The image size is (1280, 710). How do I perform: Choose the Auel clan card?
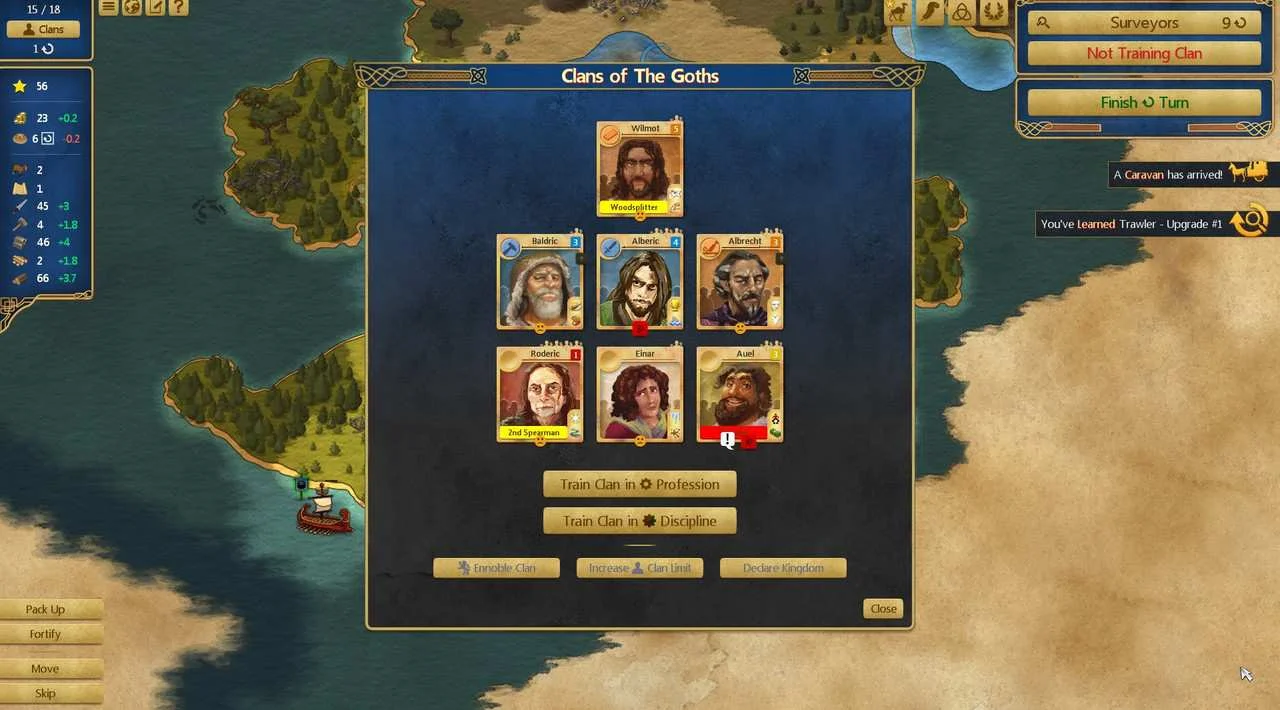pyautogui.click(x=740, y=394)
